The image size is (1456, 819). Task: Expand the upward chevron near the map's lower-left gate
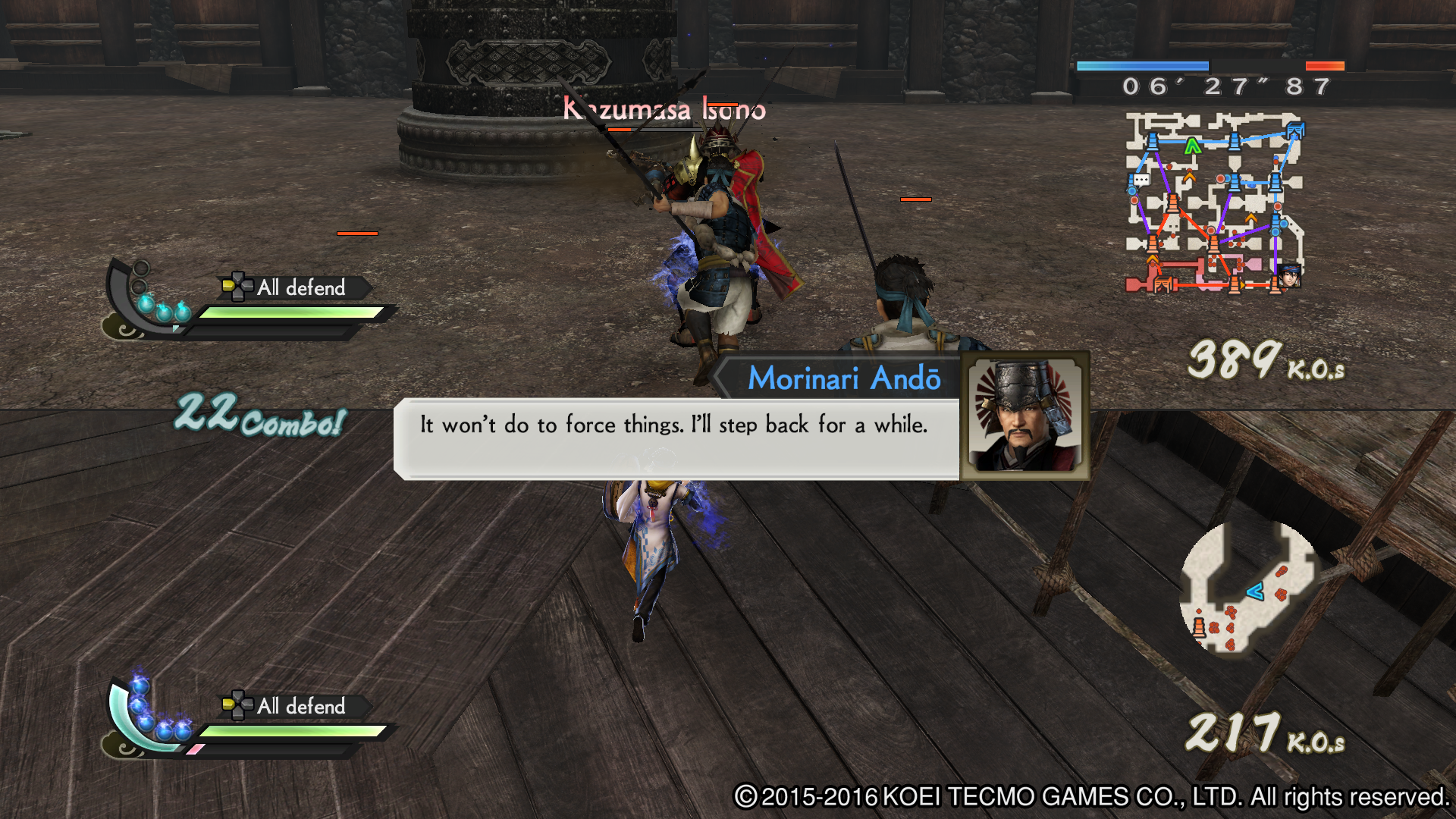(x=1153, y=259)
